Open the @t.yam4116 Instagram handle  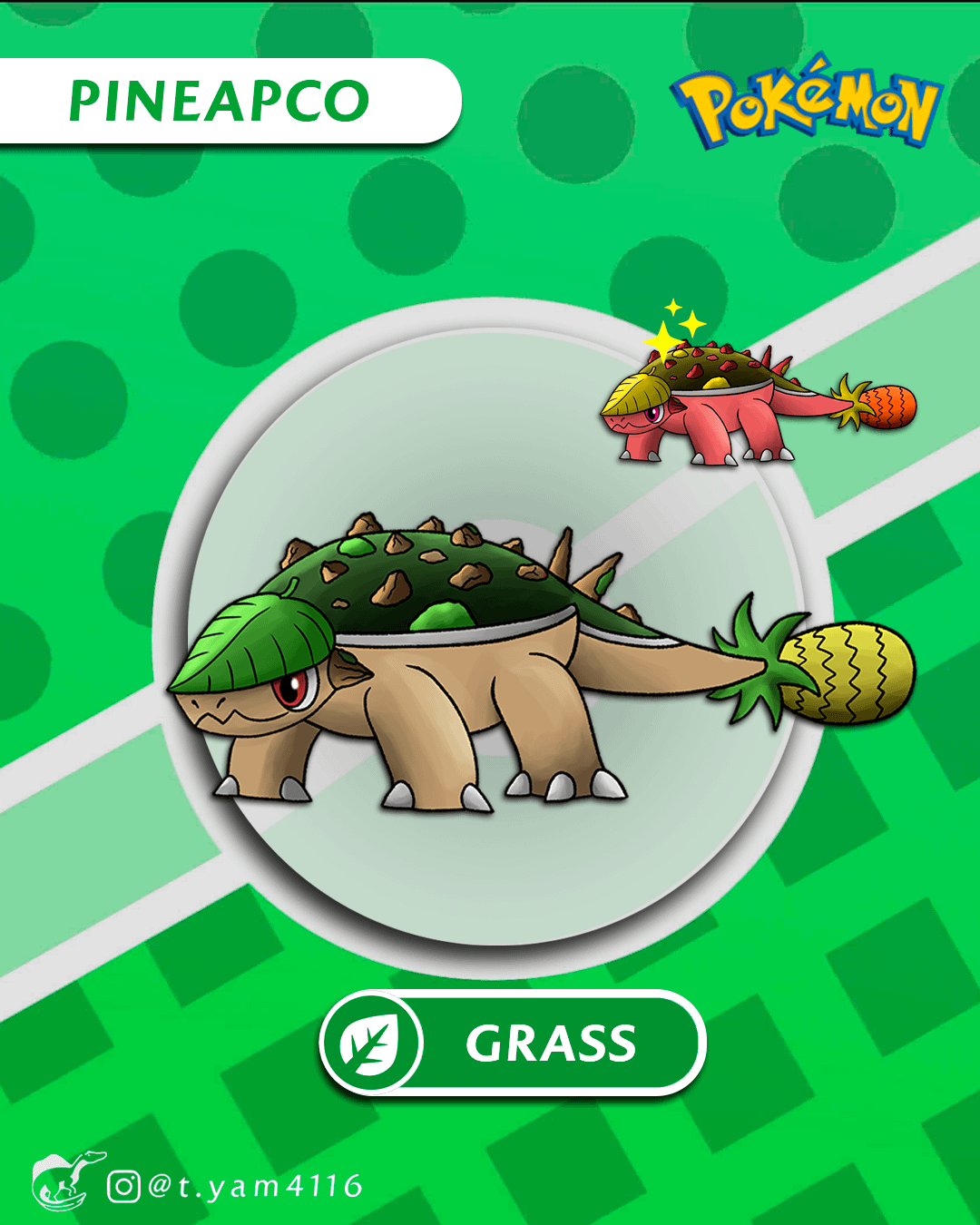[x=238, y=1186]
